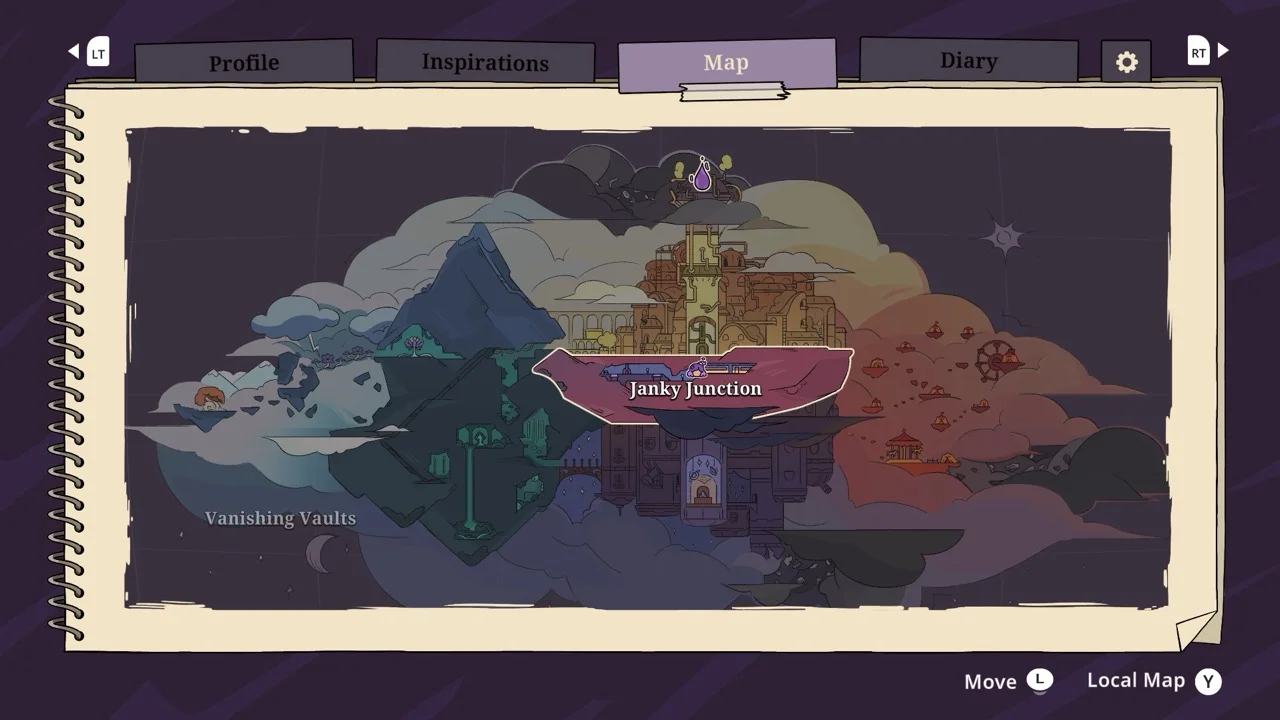Show the Diary tab
Viewport: 1280px width, 720px height.
coord(968,61)
